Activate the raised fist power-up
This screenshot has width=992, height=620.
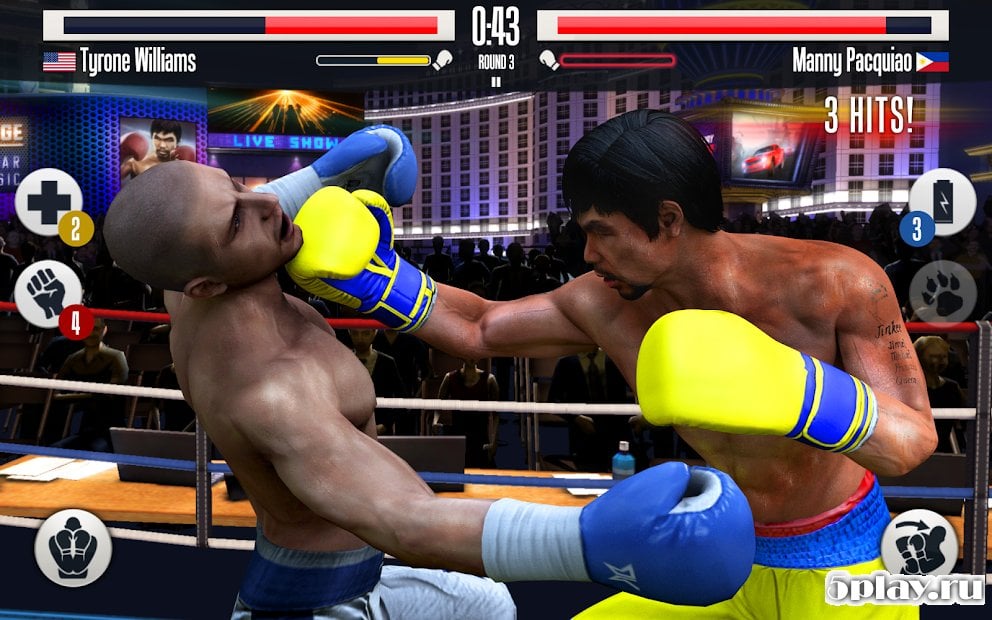[47, 293]
